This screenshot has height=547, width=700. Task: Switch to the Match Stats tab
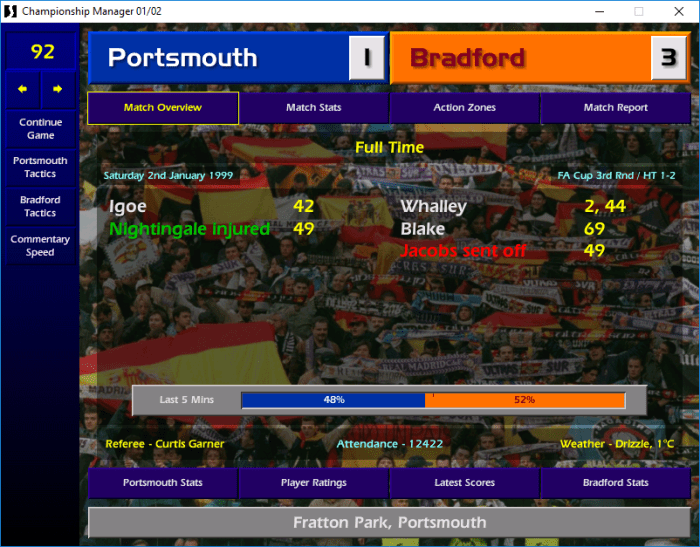314,108
